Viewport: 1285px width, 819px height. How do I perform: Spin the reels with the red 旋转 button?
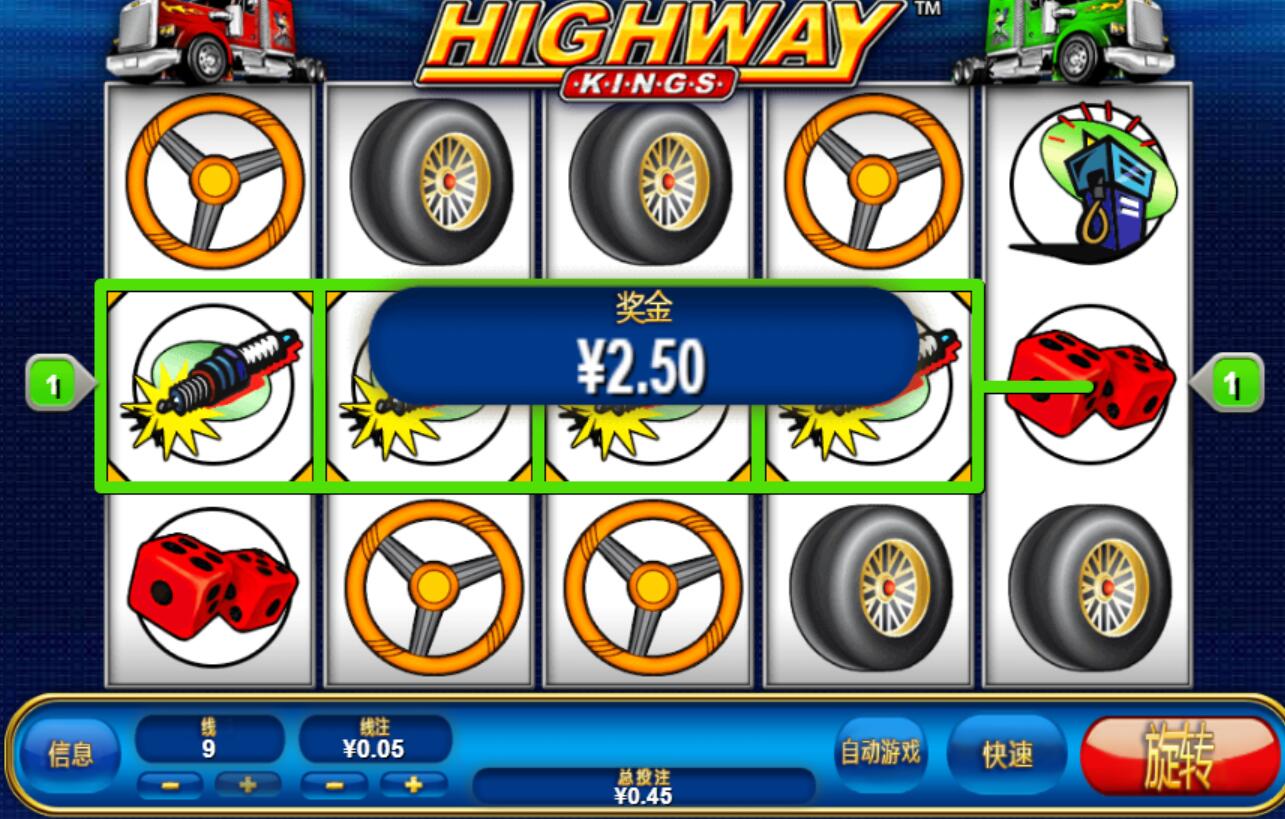1179,755
